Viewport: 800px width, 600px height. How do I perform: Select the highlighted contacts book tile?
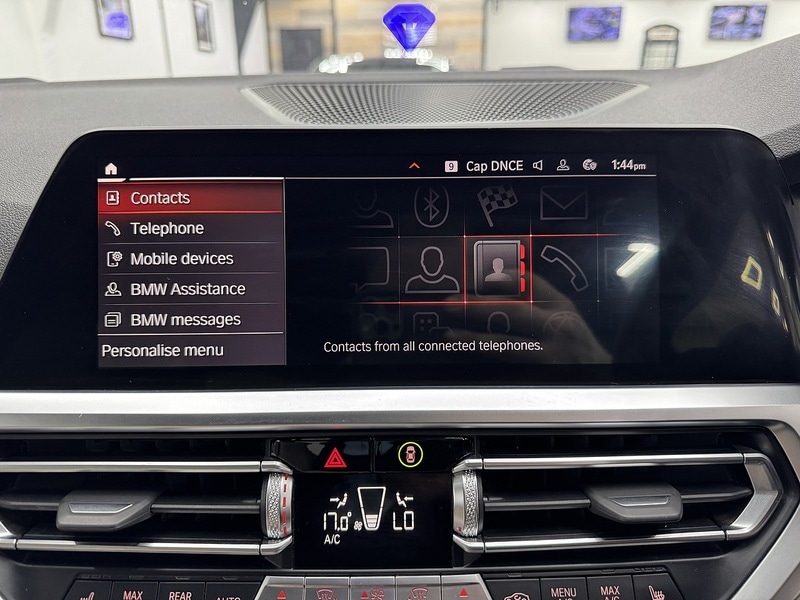(x=497, y=268)
